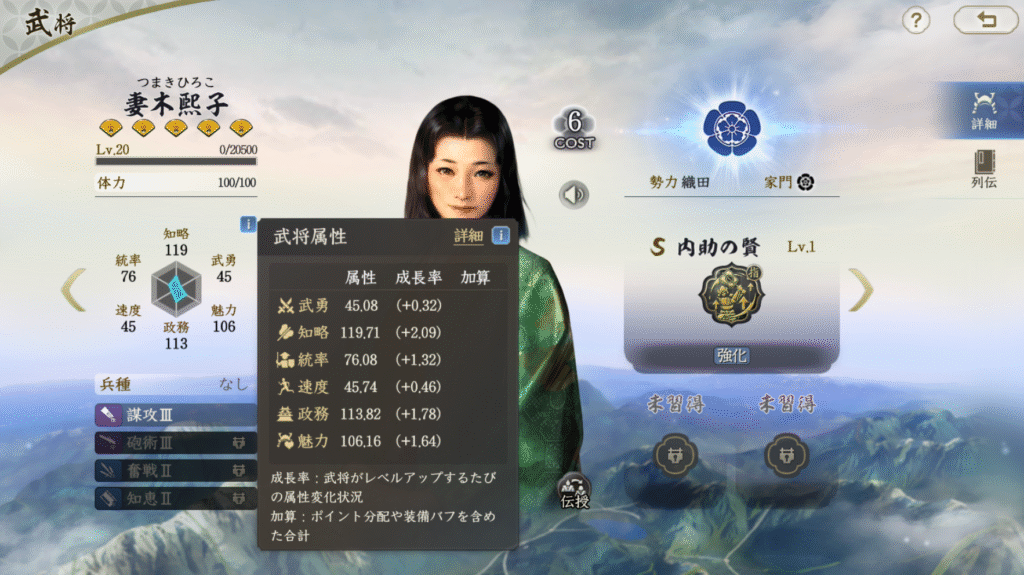Image resolution: width=1024 pixels, height=575 pixels.
Task: Select the 謀攻Ⅲ trait row
Action: point(175,414)
